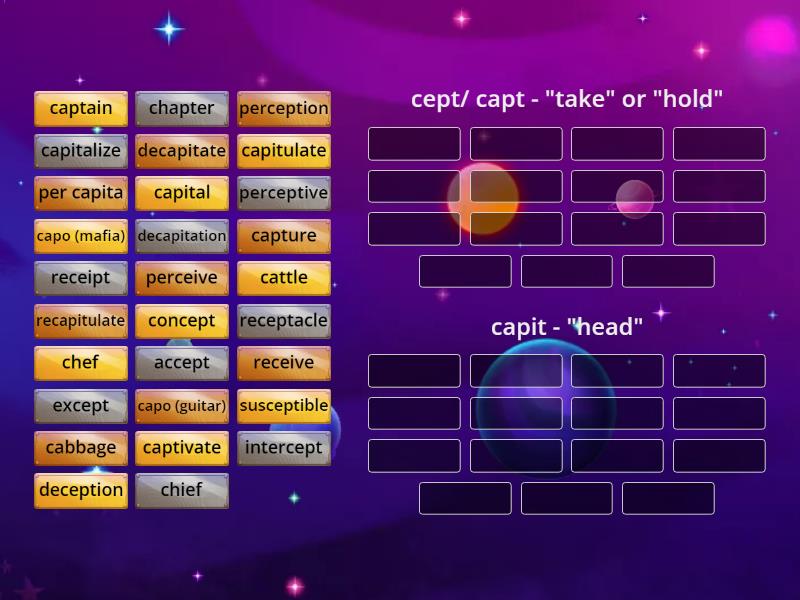The height and width of the screenshot is (600, 800).
Task: Pick the "receipt" tile
Action: [x=81, y=278]
